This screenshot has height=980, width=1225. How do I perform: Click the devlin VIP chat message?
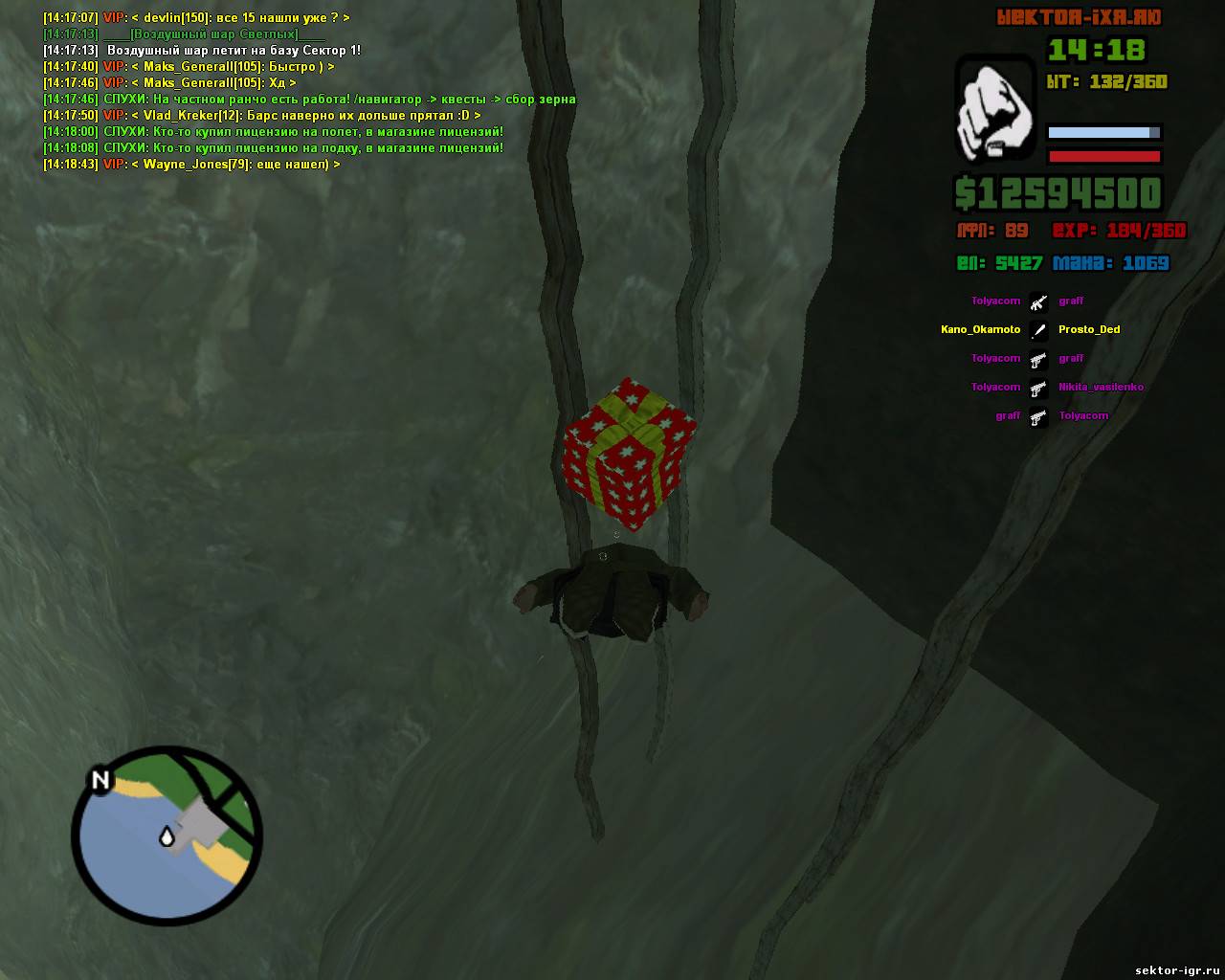(x=196, y=18)
